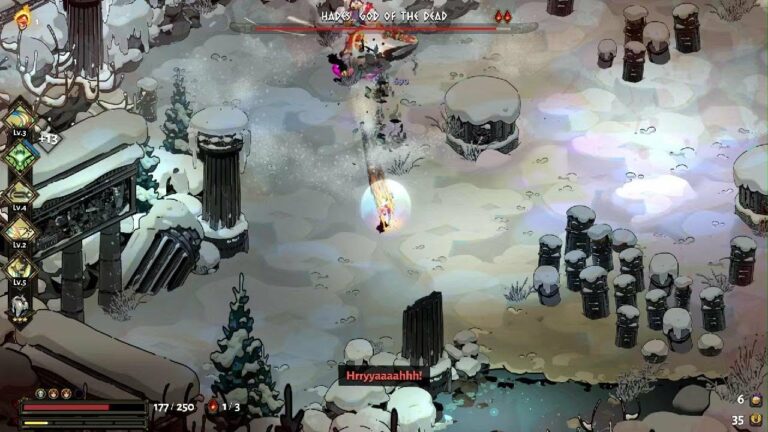Select the purple-topped currency icon beside 6

[x=754, y=400]
